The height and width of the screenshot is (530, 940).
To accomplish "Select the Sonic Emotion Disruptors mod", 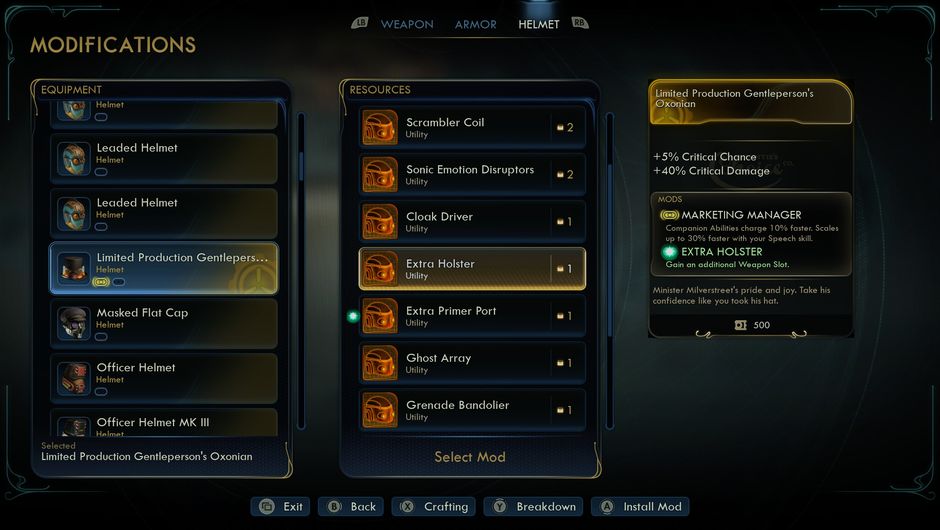I will (472, 174).
